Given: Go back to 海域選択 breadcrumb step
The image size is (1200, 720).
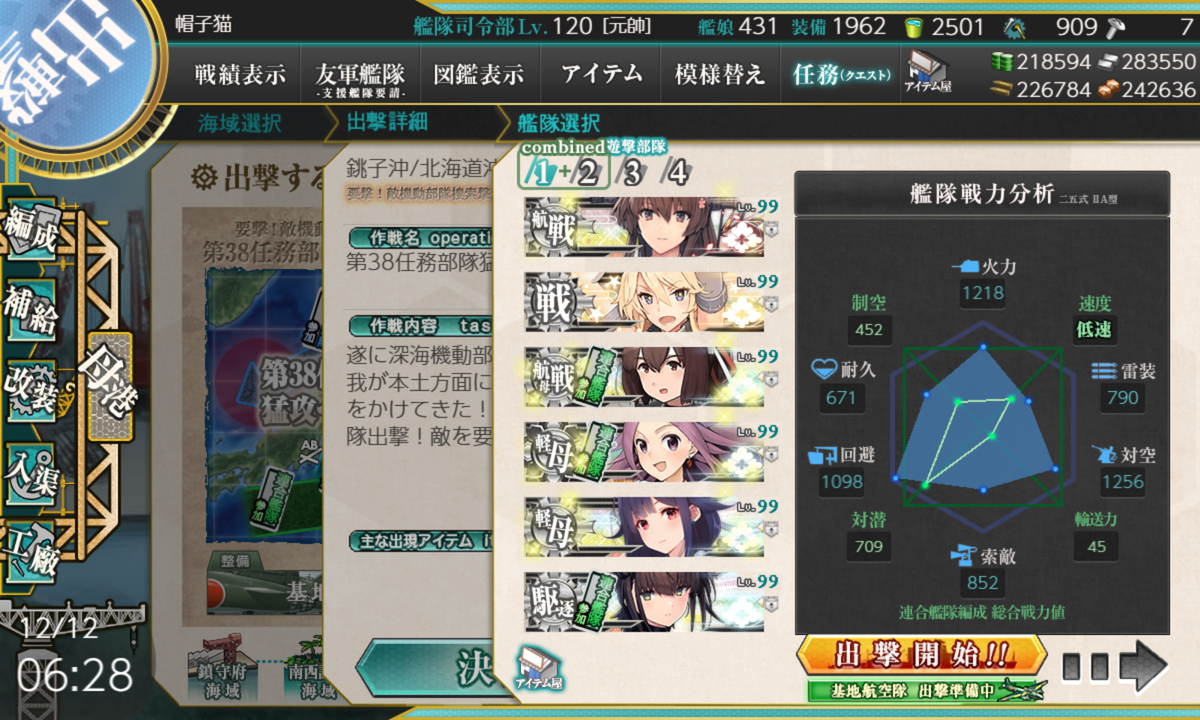Looking at the screenshot, I should [x=240, y=124].
